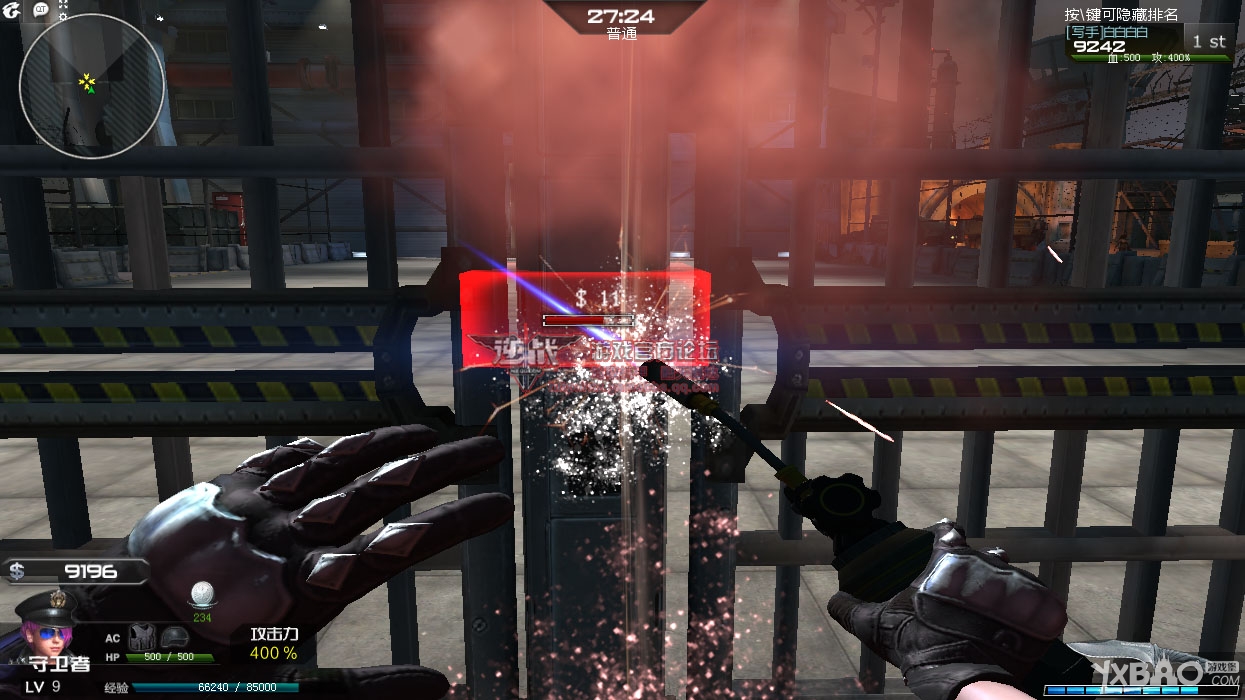Toggle the fullscreen arrows icon

click(64, 5)
